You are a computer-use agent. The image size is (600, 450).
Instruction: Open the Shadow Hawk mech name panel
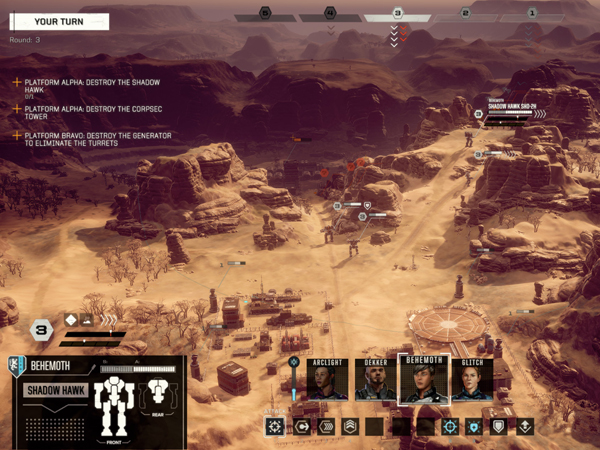point(56,390)
